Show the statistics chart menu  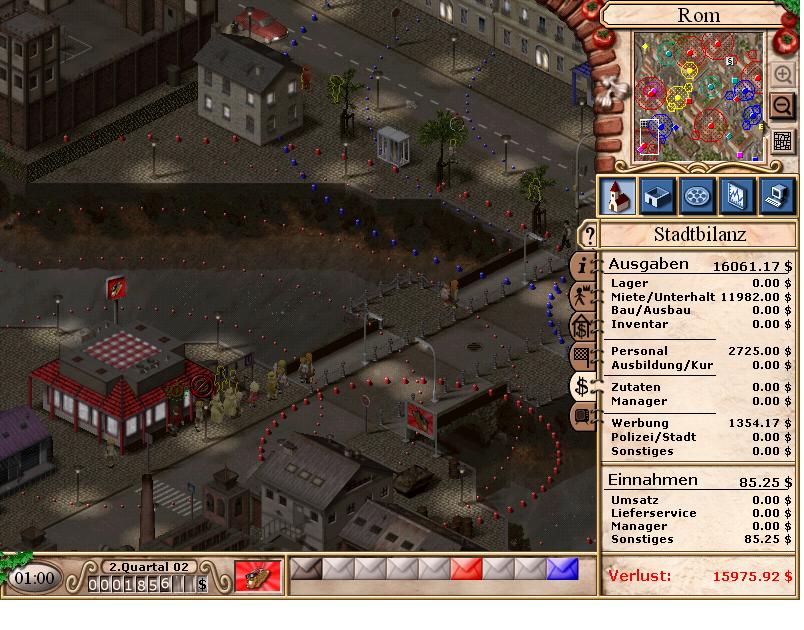(736, 195)
